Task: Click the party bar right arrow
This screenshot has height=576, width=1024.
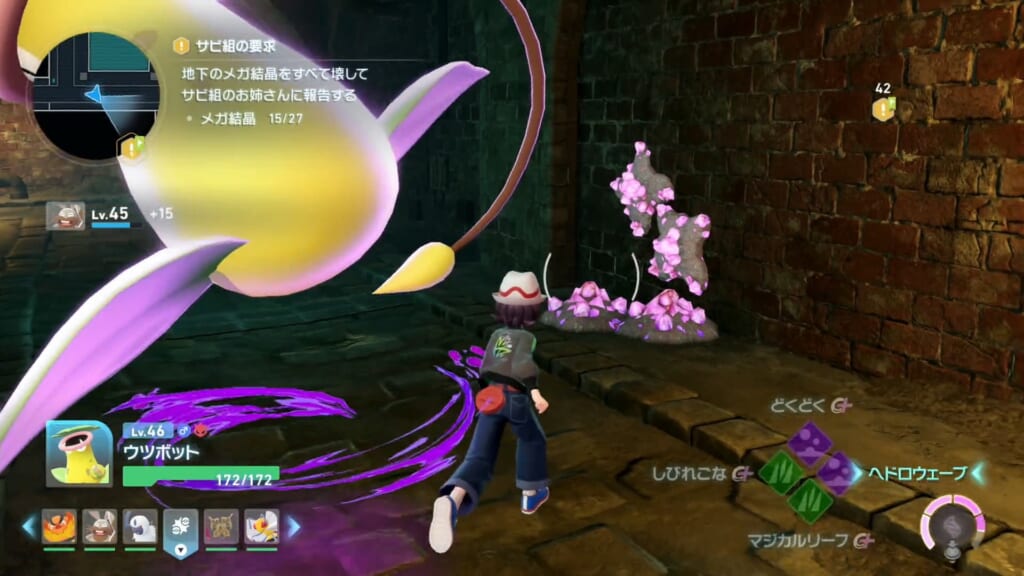Action: click(293, 526)
